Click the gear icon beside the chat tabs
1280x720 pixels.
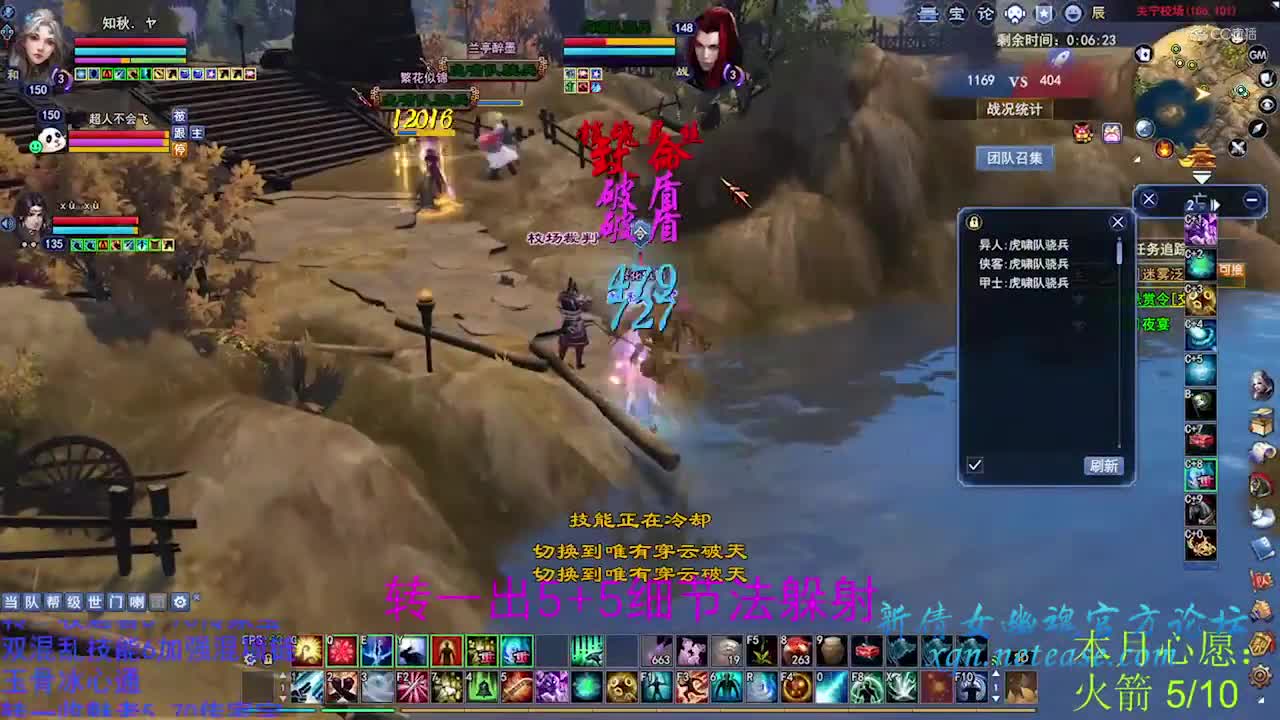tap(180, 601)
